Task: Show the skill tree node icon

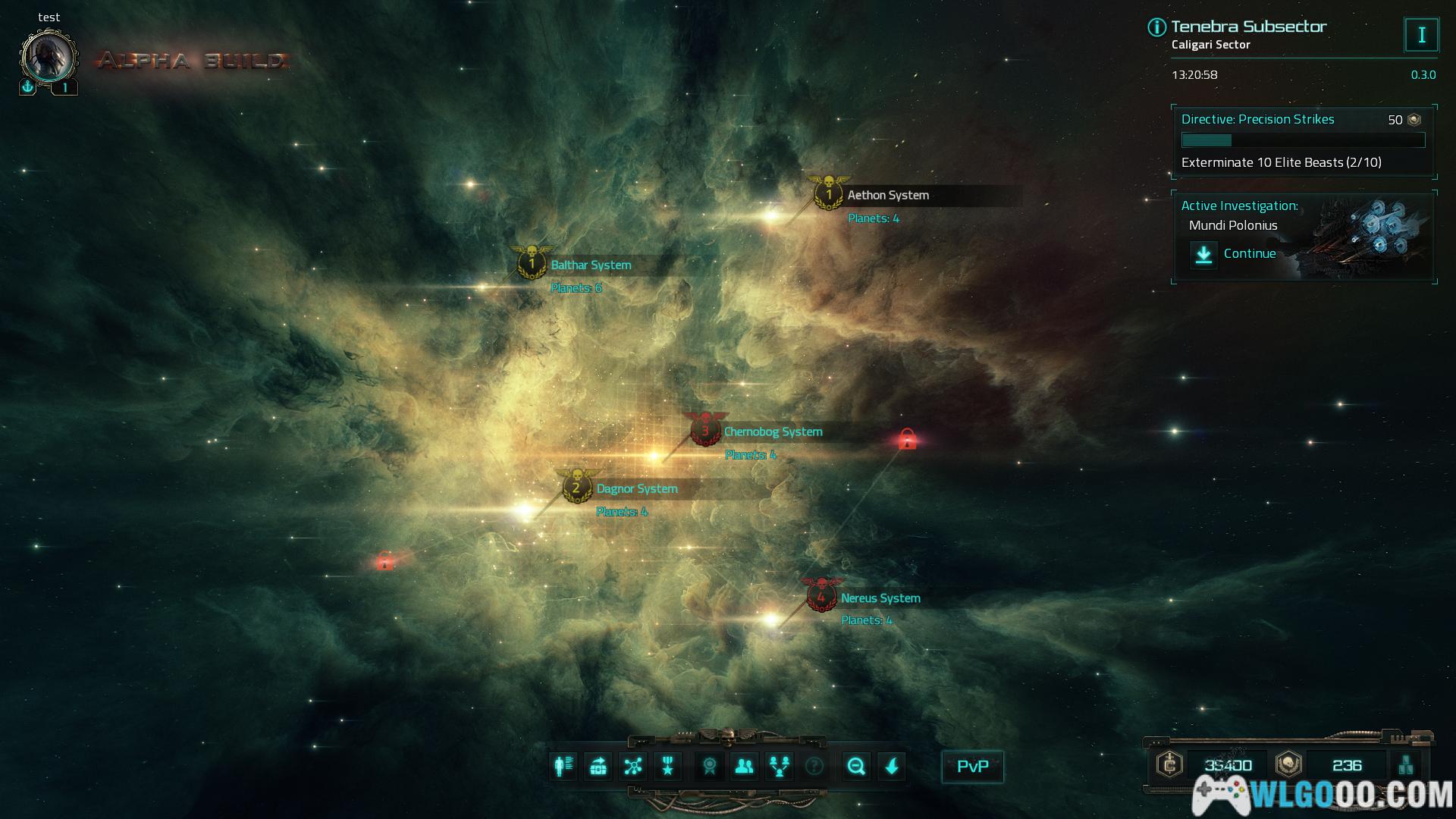Action: [x=633, y=767]
